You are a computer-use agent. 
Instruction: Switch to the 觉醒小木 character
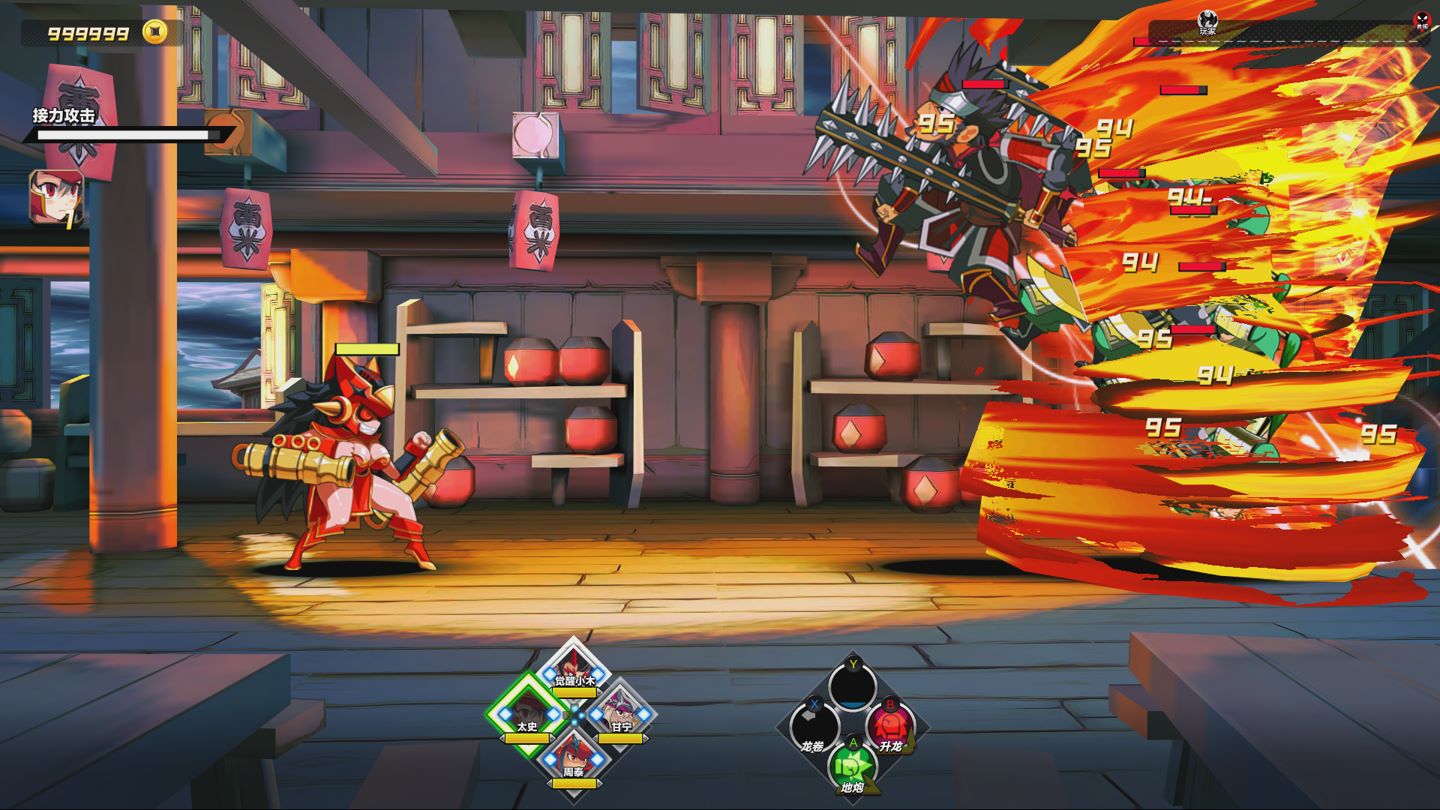click(x=574, y=667)
